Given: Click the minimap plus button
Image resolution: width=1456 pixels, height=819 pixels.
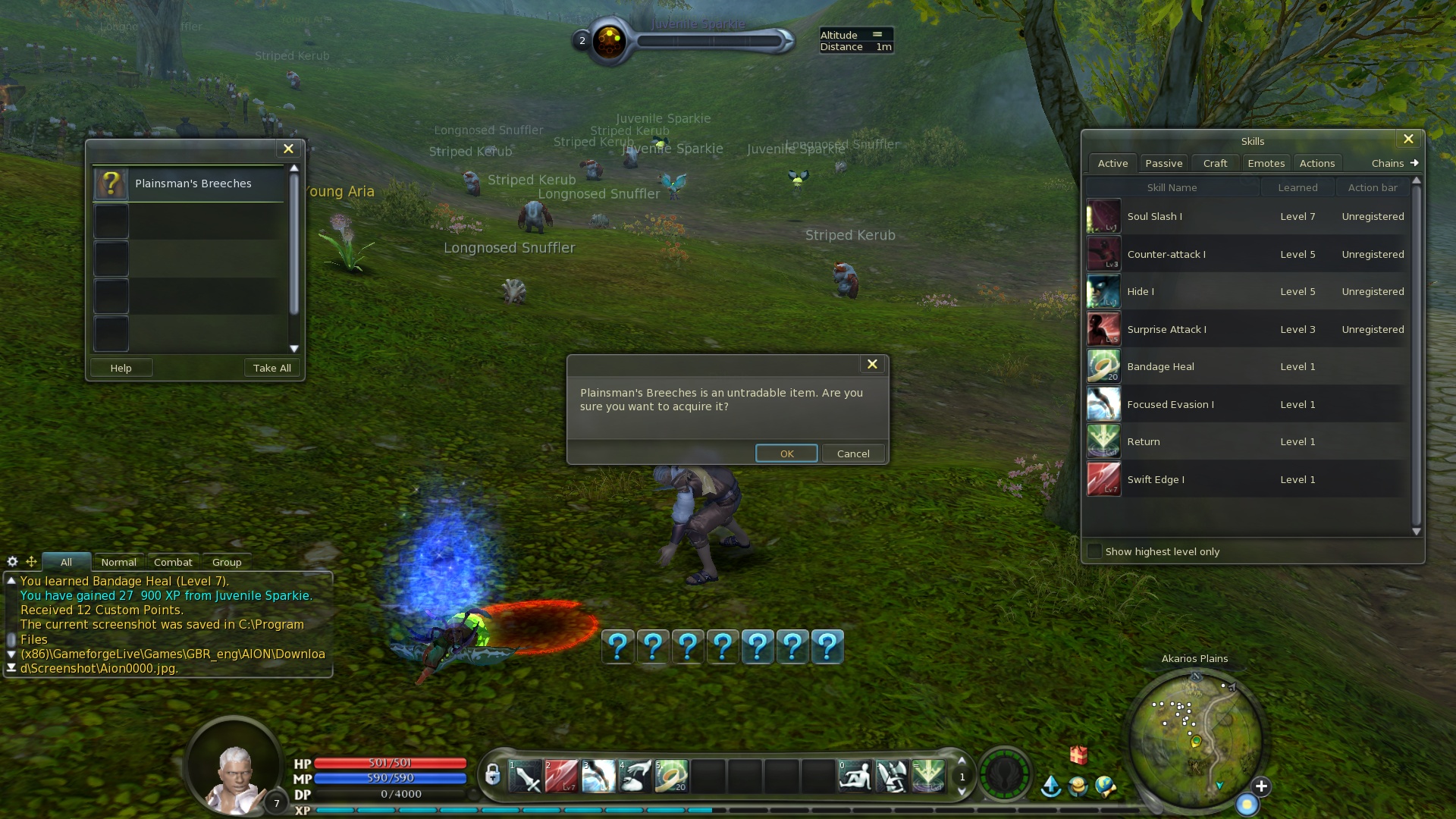Looking at the screenshot, I should (1261, 786).
